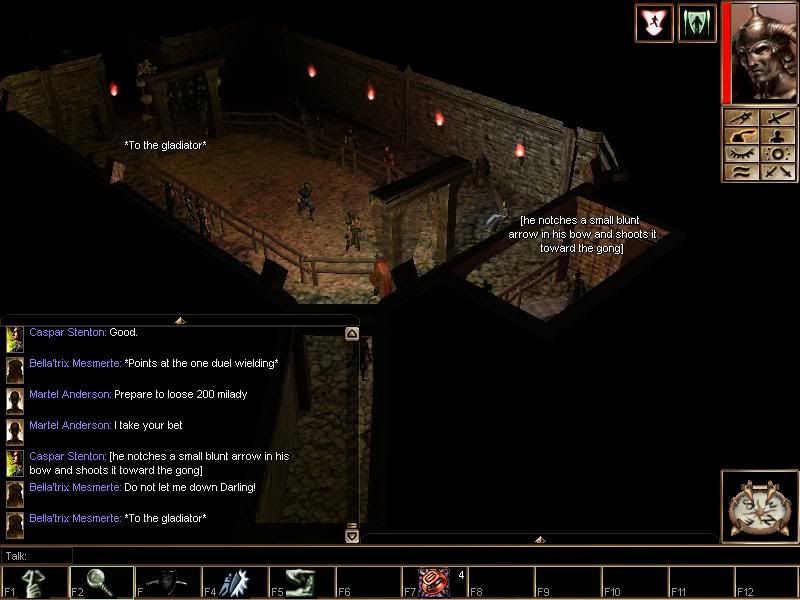Activate the F2 magnifying glass search quickslot
The width and height of the screenshot is (800, 600).
[100, 583]
